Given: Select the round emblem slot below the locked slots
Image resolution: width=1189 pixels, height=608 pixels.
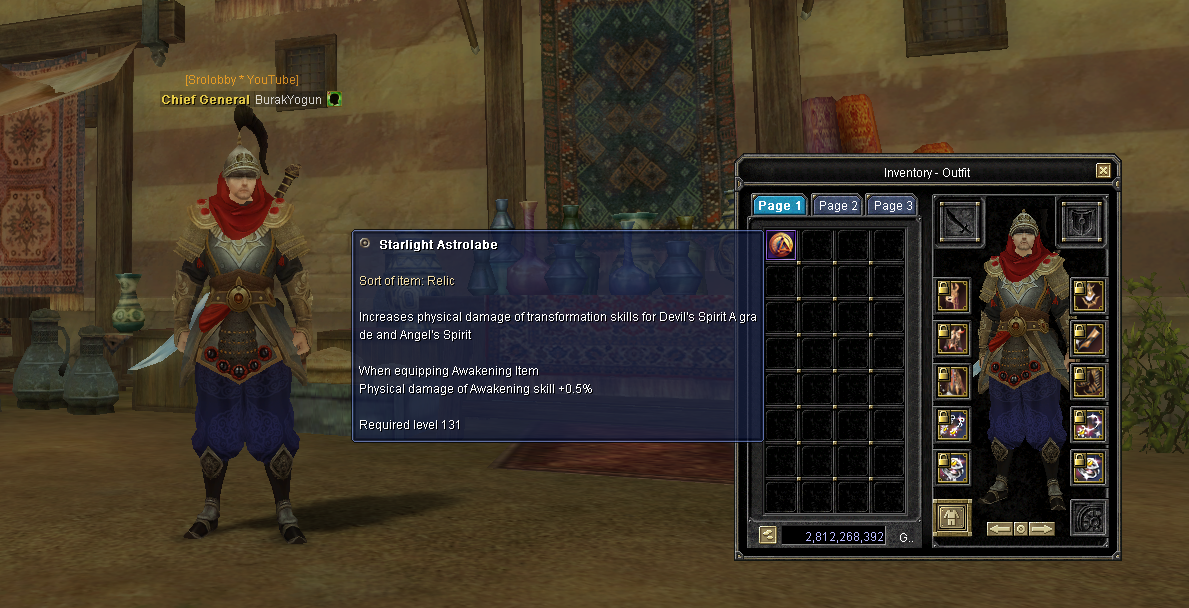Looking at the screenshot, I should tap(1089, 518).
